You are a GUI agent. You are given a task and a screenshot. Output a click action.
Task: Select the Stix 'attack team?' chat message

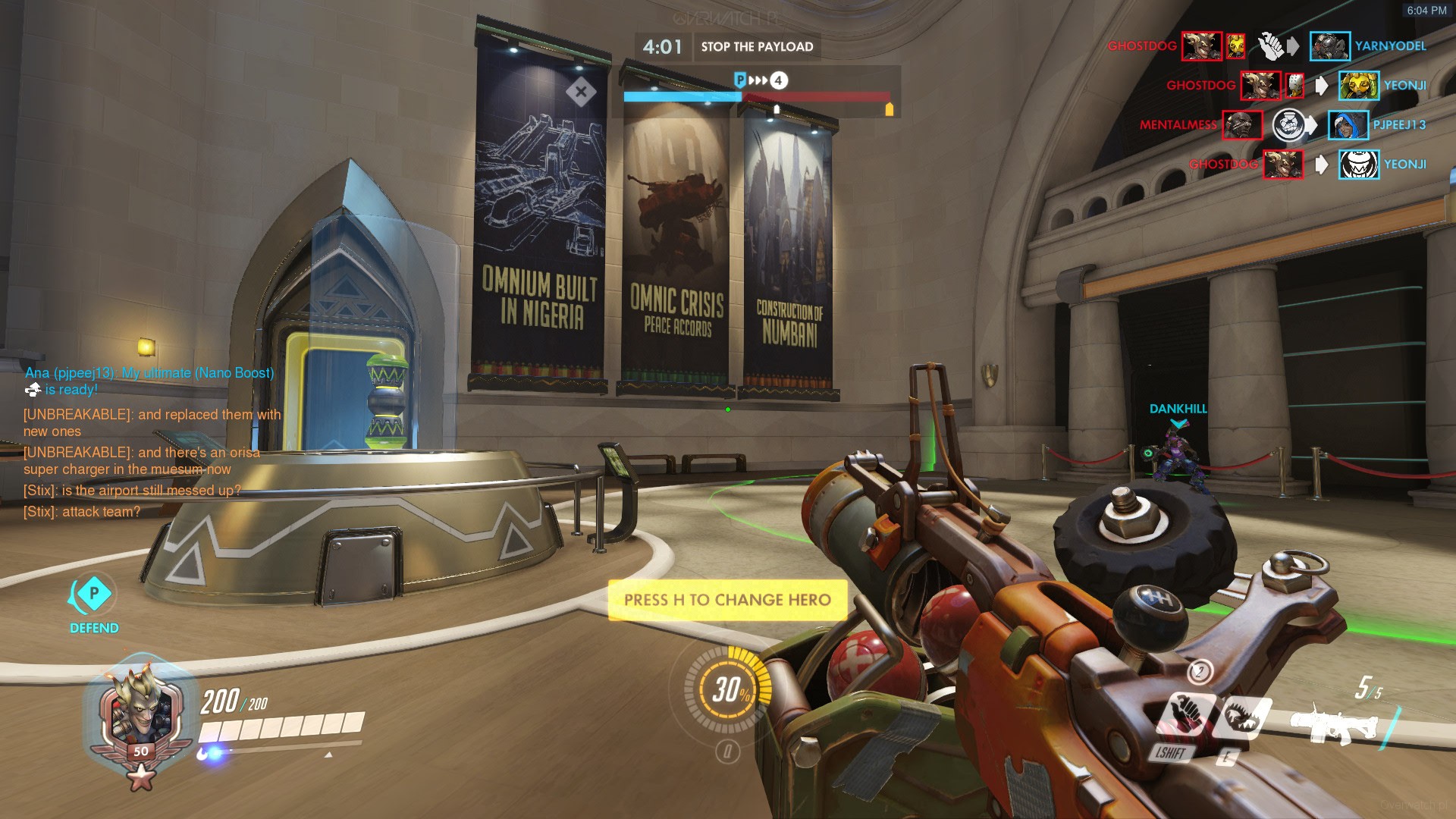pyautogui.click(x=82, y=512)
